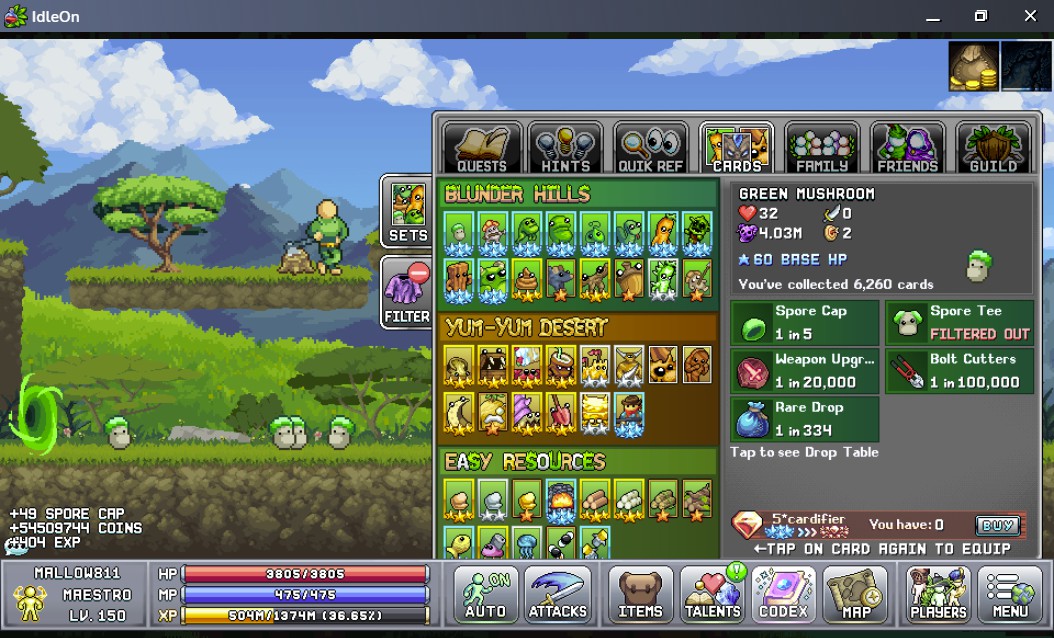Image resolution: width=1054 pixels, height=638 pixels.
Task: Maximize the IdleOn window
Action: point(981,16)
